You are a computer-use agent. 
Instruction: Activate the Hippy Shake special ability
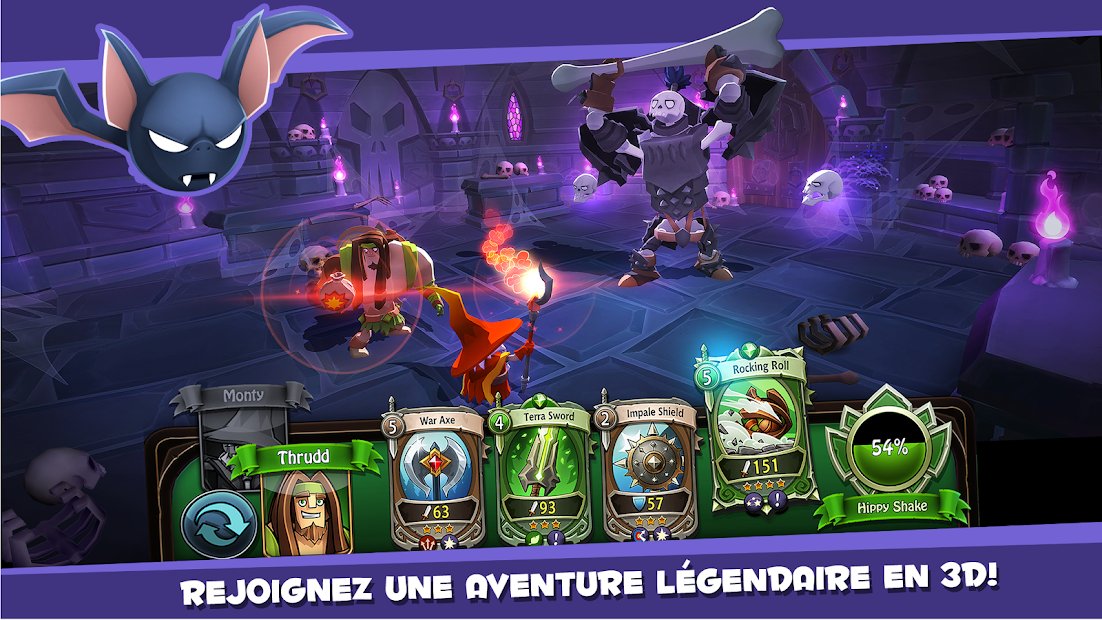890,450
